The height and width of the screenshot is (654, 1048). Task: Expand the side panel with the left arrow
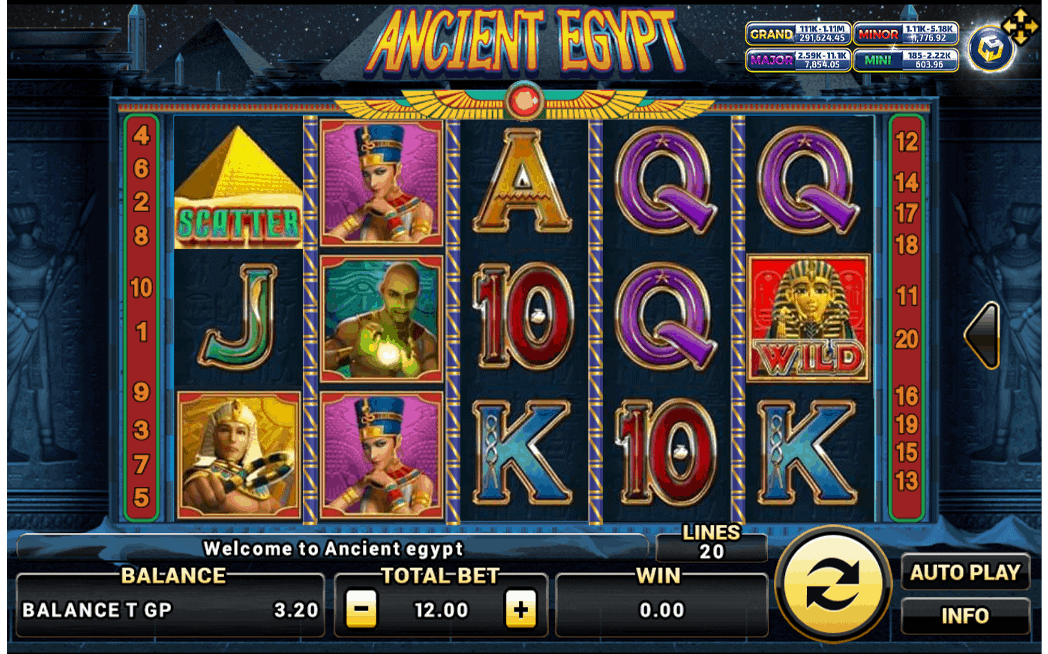tap(983, 336)
